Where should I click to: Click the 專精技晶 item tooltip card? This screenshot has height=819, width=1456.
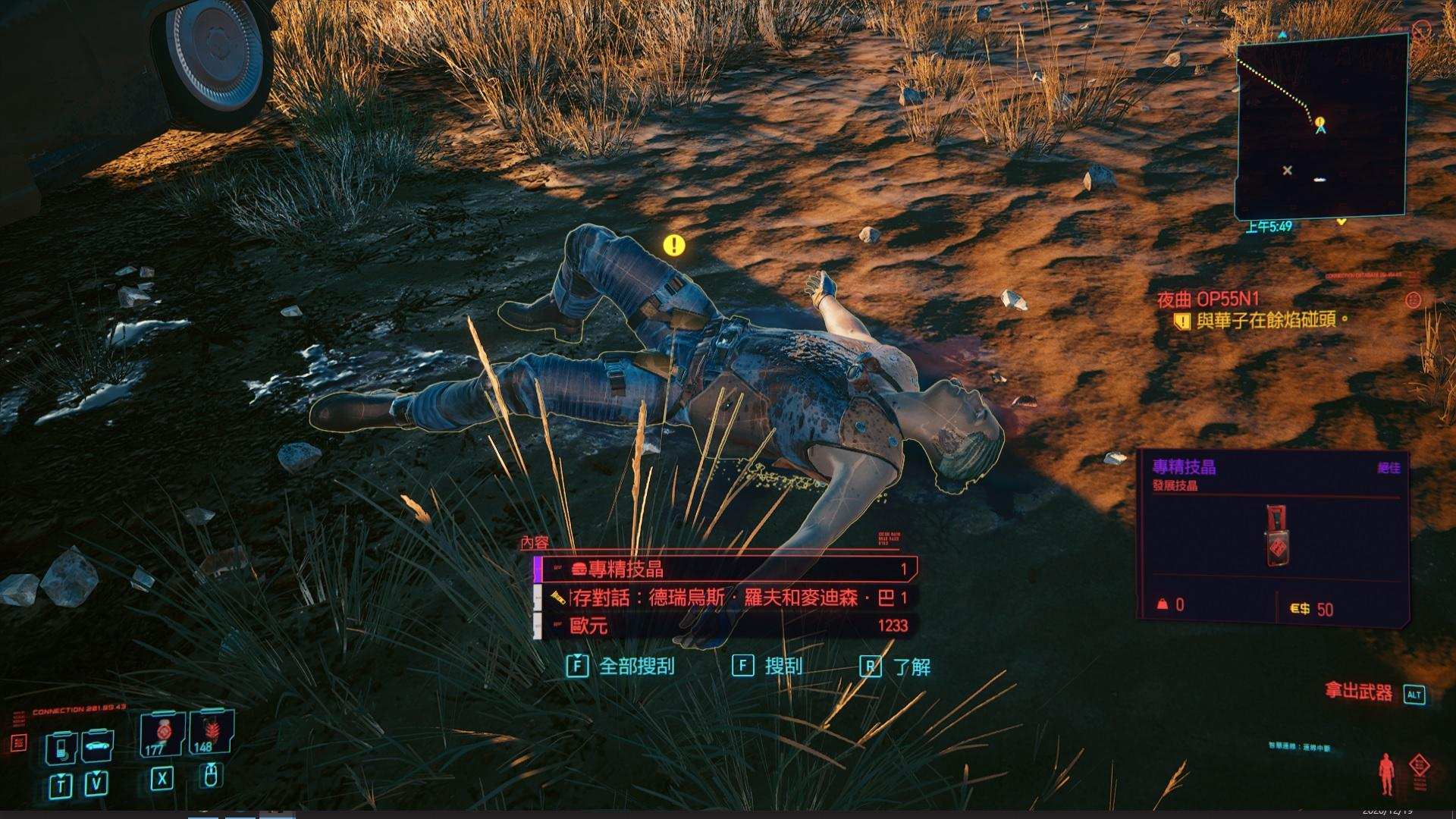[x=1274, y=536]
